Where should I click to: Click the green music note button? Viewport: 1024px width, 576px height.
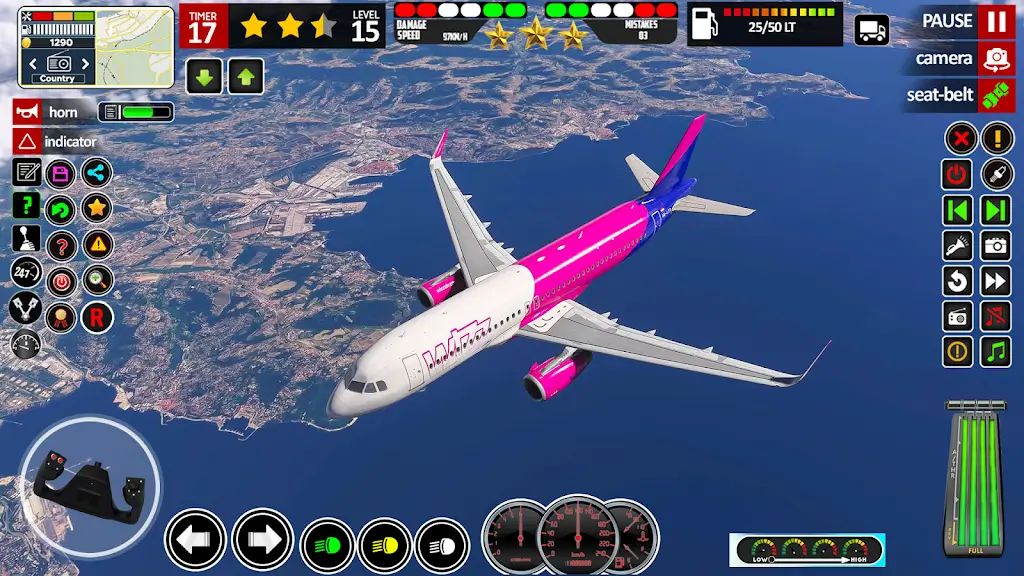click(996, 351)
